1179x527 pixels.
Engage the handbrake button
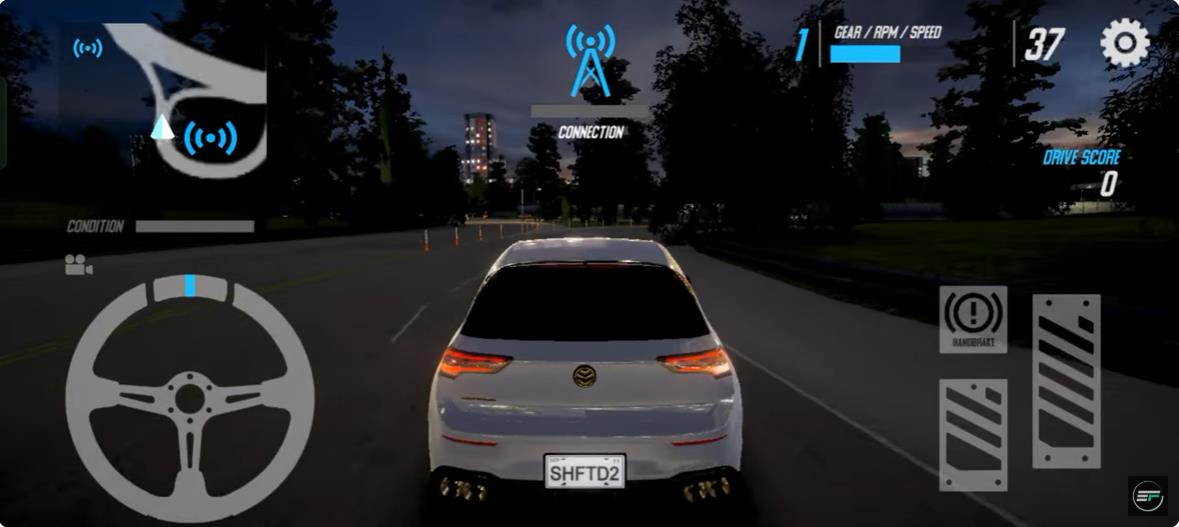tap(973, 319)
